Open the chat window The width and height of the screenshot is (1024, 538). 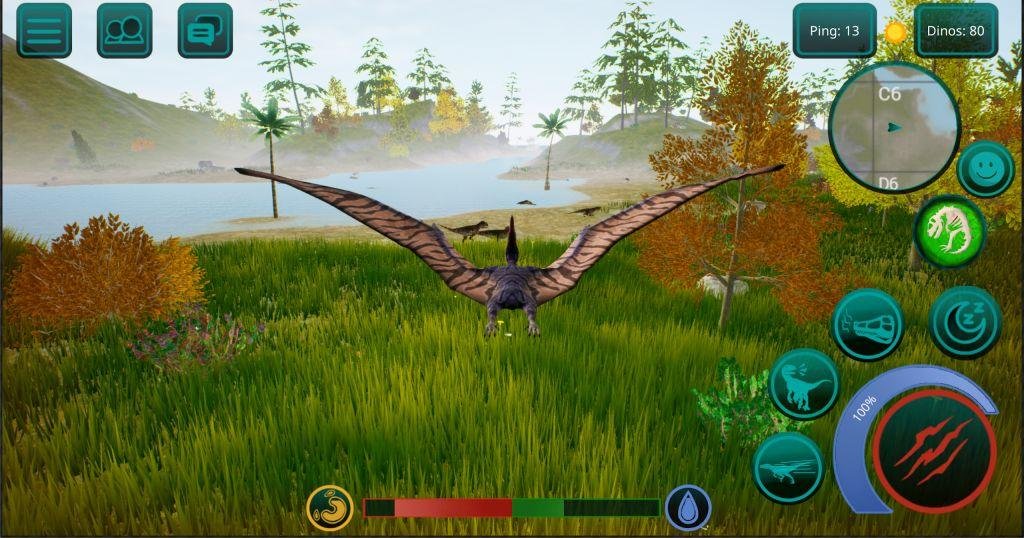(205, 31)
